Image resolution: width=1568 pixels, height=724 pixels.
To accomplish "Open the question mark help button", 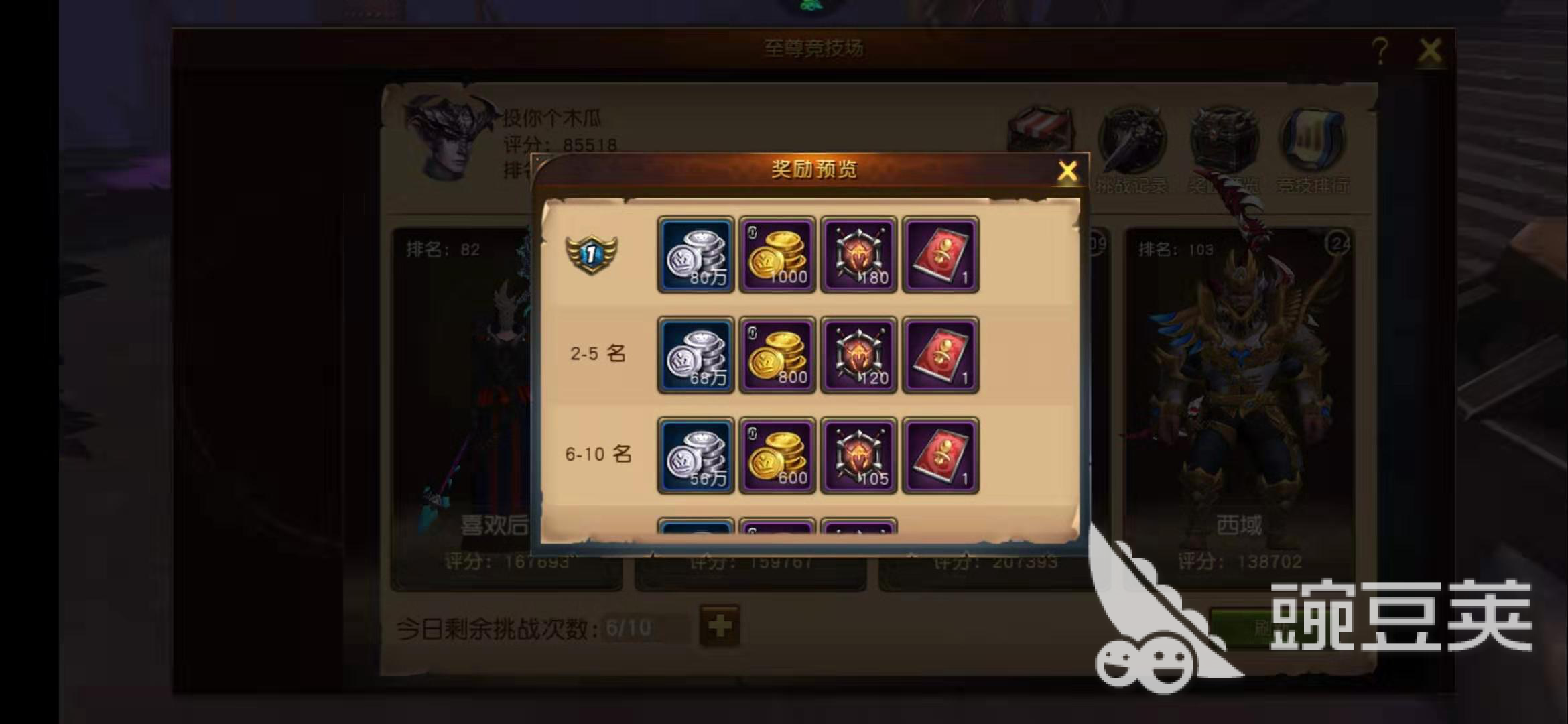I will point(1380,50).
